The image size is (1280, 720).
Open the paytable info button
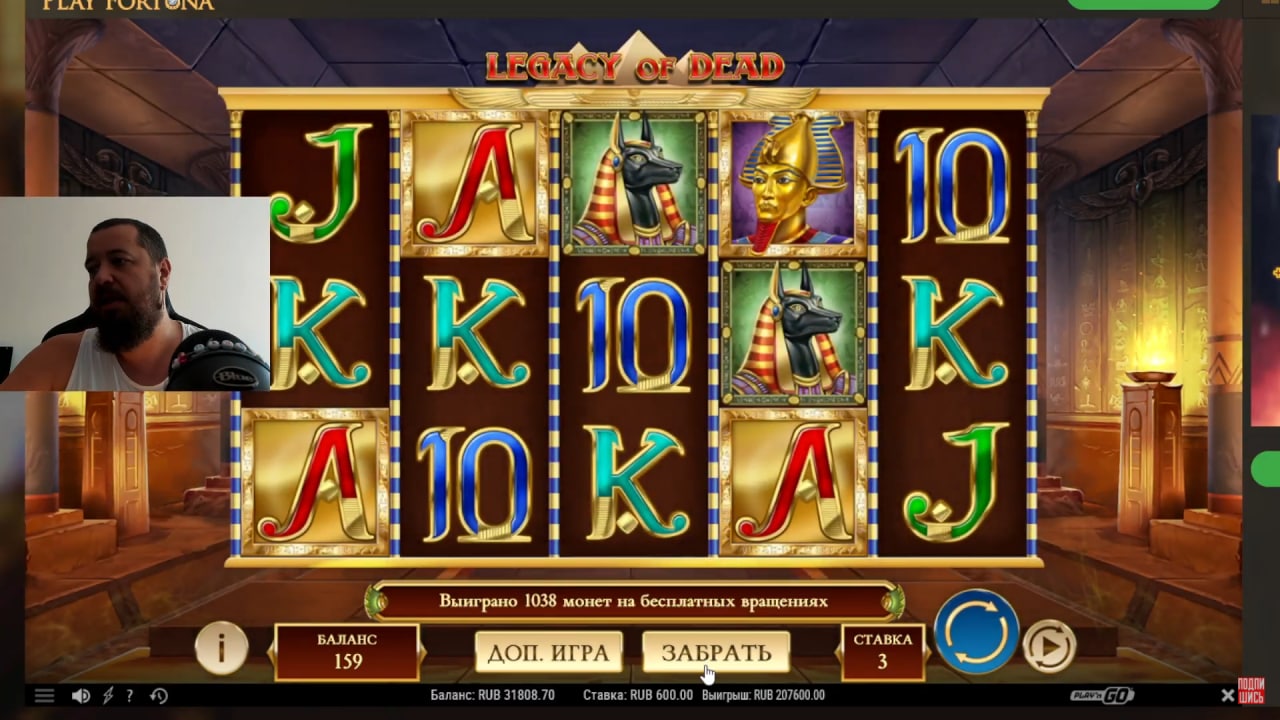click(221, 648)
